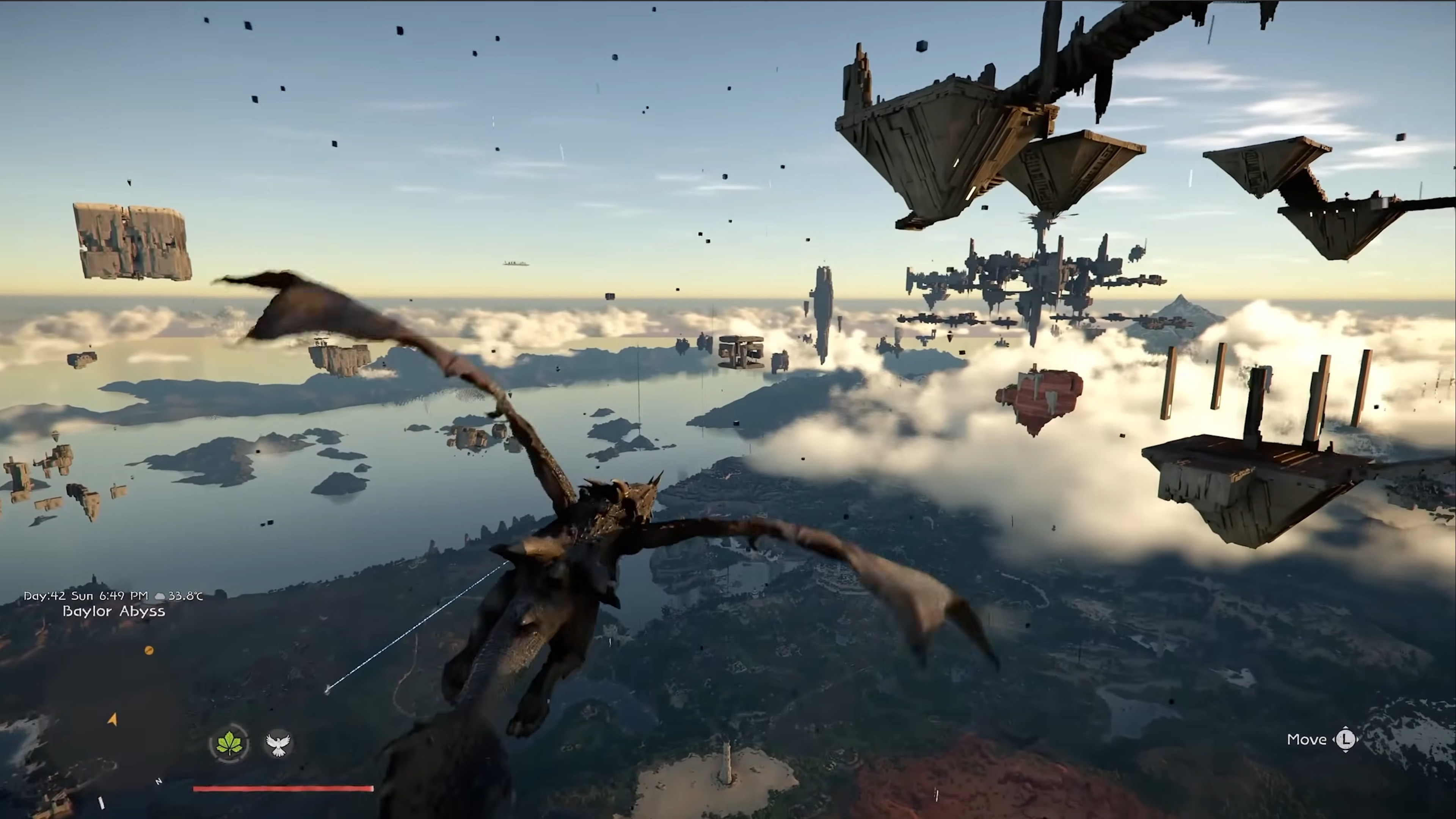Viewport: 1456px width, 819px height.
Task: Select the round orange marker on the minimap
Action: [x=149, y=651]
